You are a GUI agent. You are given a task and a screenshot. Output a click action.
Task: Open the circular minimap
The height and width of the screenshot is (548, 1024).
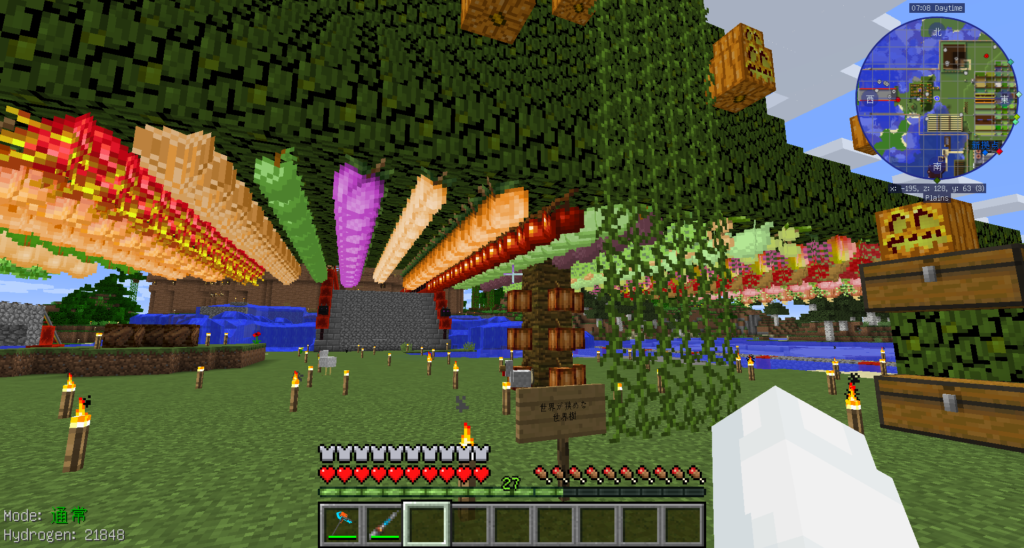tap(936, 98)
